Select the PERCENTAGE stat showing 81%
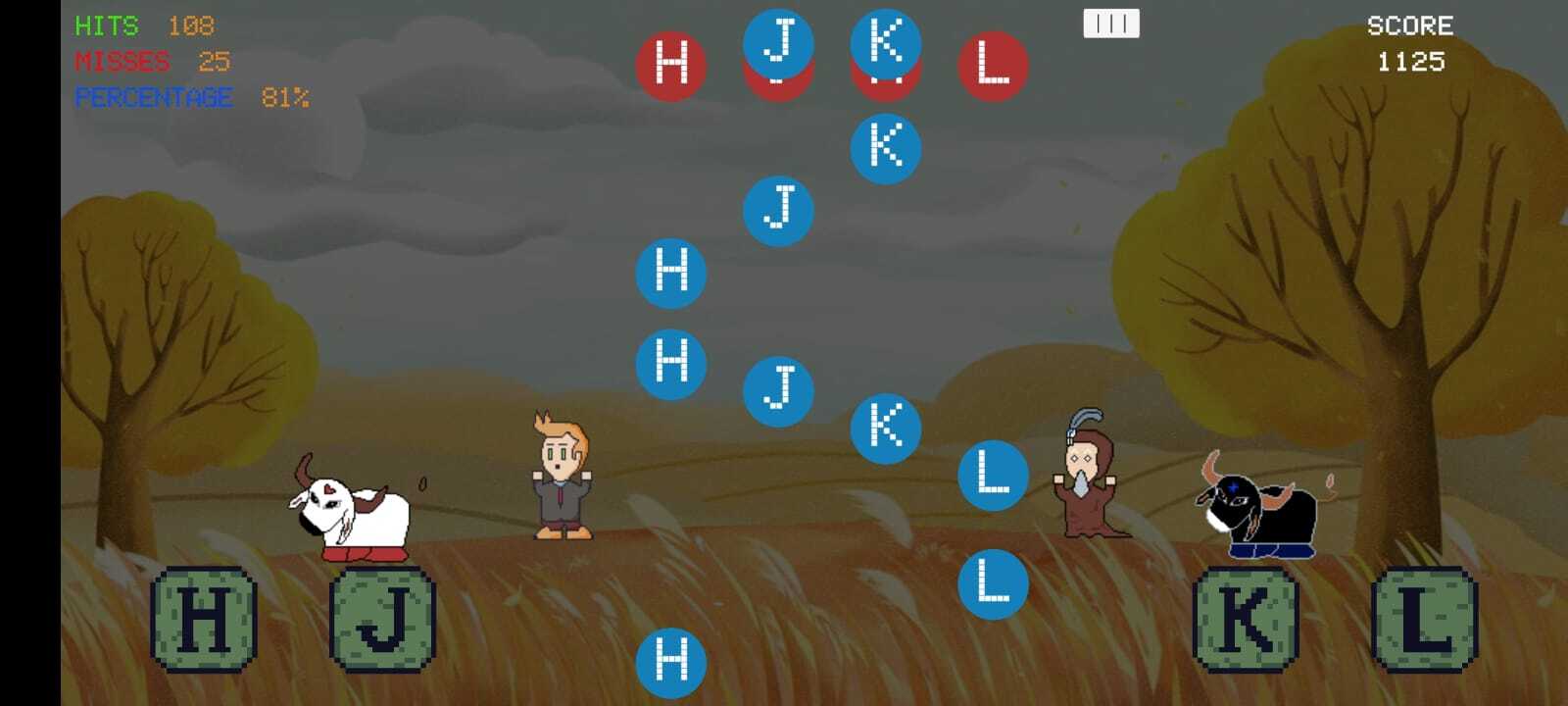Image resolution: width=1568 pixels, height=706 pixels. click(191, 97)
